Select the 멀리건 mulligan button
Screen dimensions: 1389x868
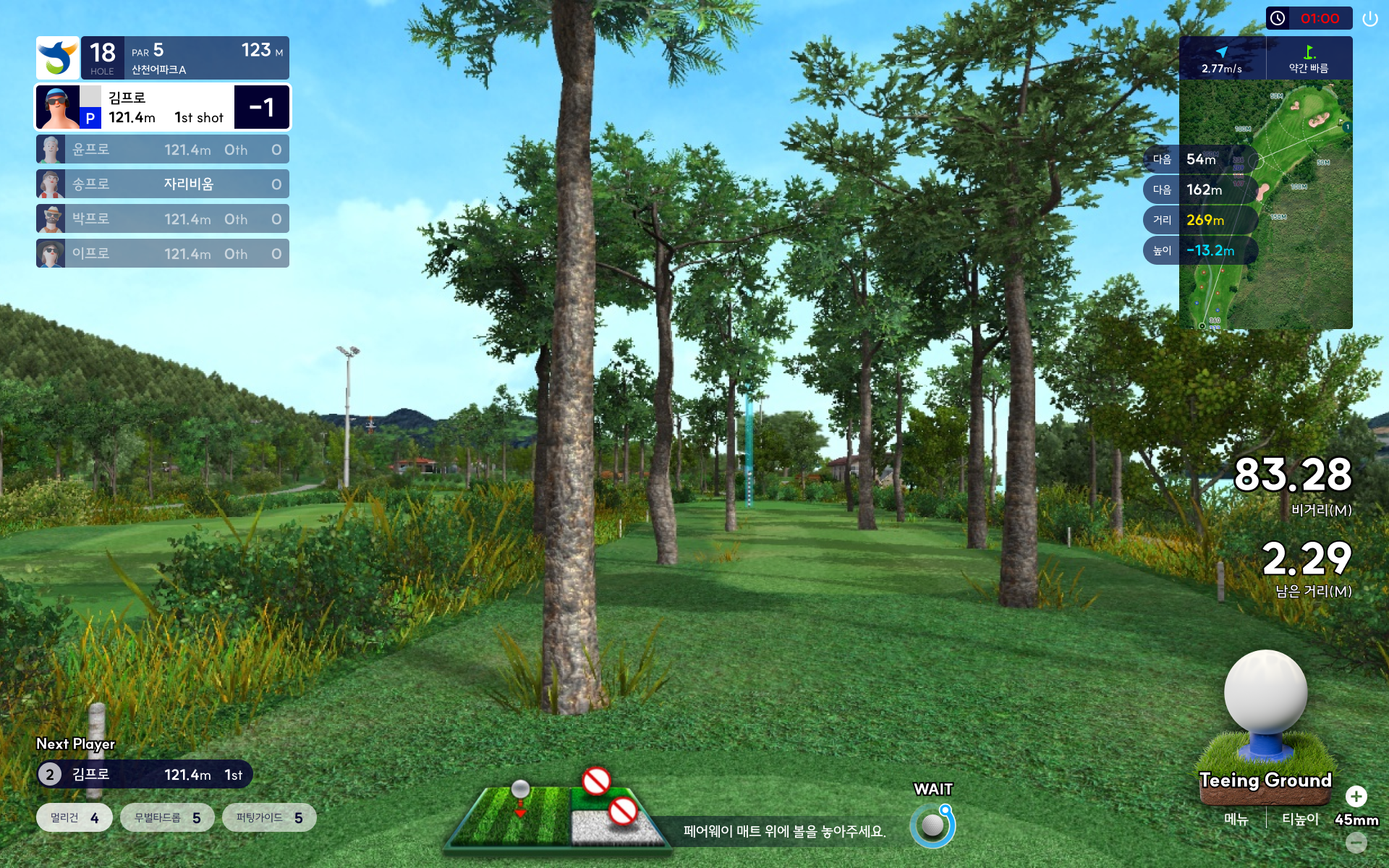[75, 817]
